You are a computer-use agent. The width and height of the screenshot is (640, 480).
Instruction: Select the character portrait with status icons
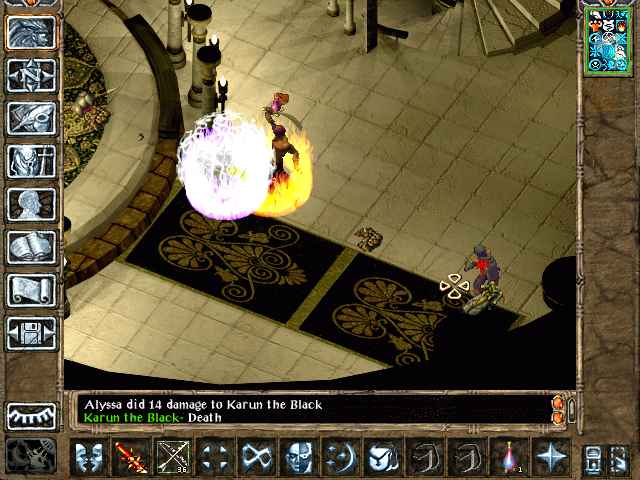(607, 40)
